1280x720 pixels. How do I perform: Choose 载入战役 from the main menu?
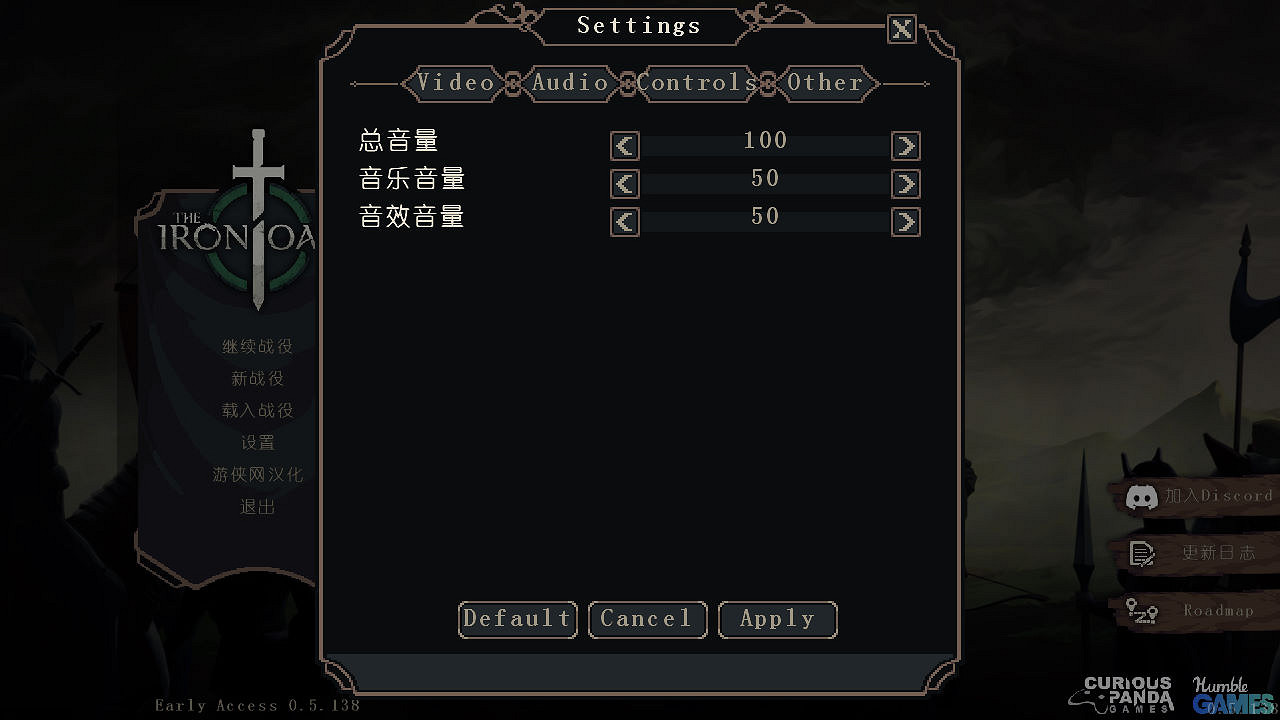257,410
